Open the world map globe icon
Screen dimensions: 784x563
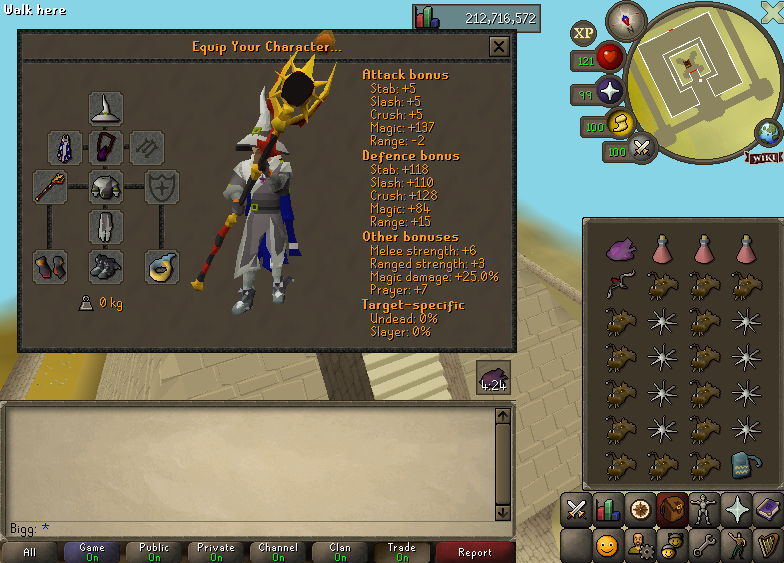pyautogui.click(x=769, y=131)
